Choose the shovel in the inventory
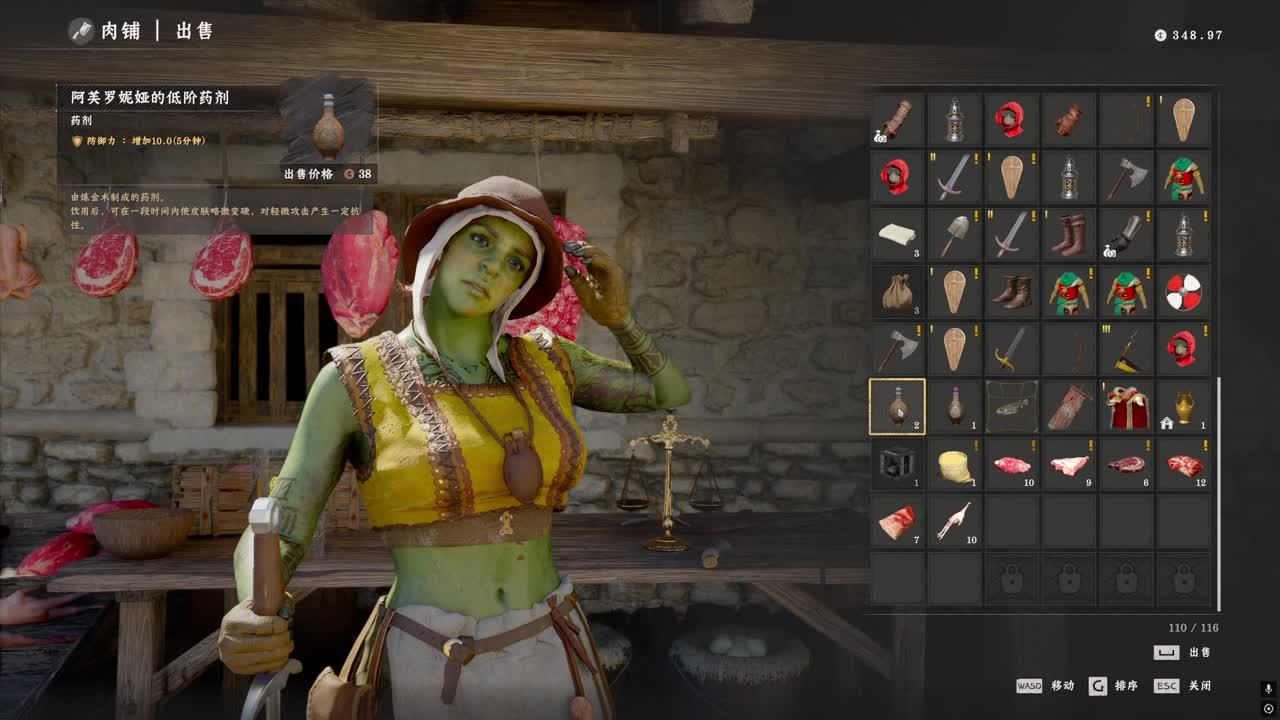This screenshot has height=720, width=1280. pyautogui.click(x=955, y=234)
